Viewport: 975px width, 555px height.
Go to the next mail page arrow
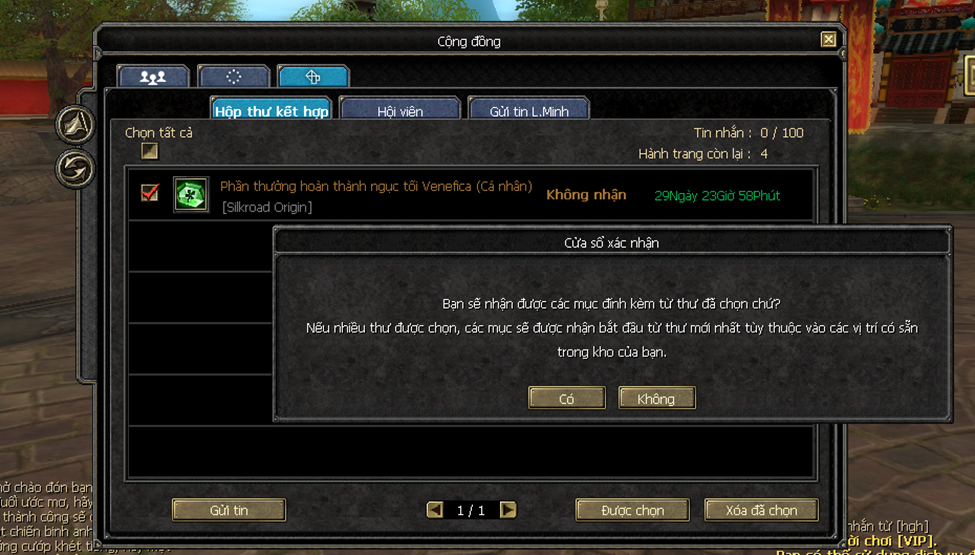508,510
